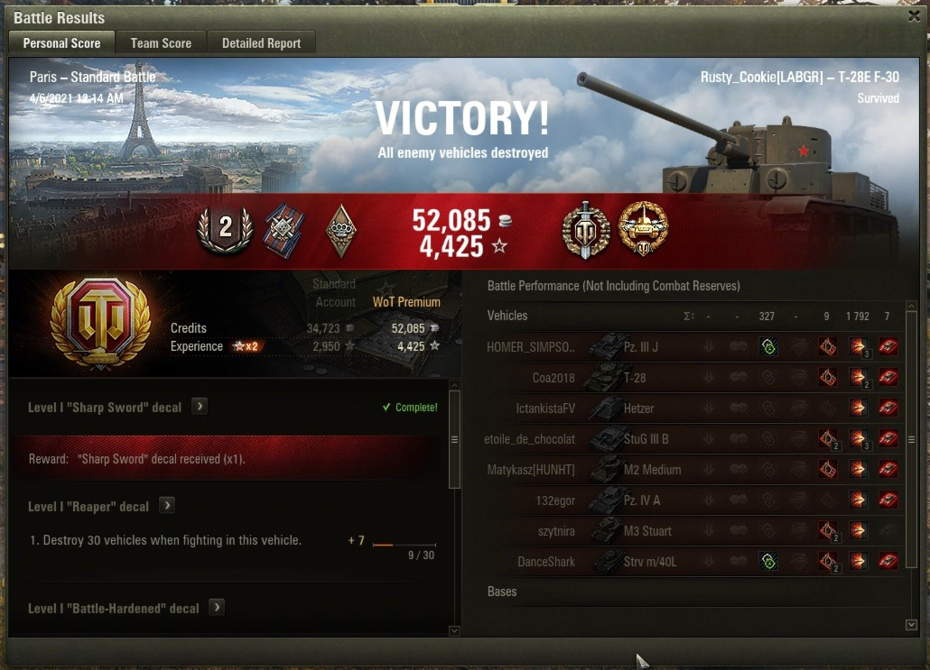Click the crossed-ribbon medal in the banner
Viewport: 930px width, 670px height.
coord(283,231)
